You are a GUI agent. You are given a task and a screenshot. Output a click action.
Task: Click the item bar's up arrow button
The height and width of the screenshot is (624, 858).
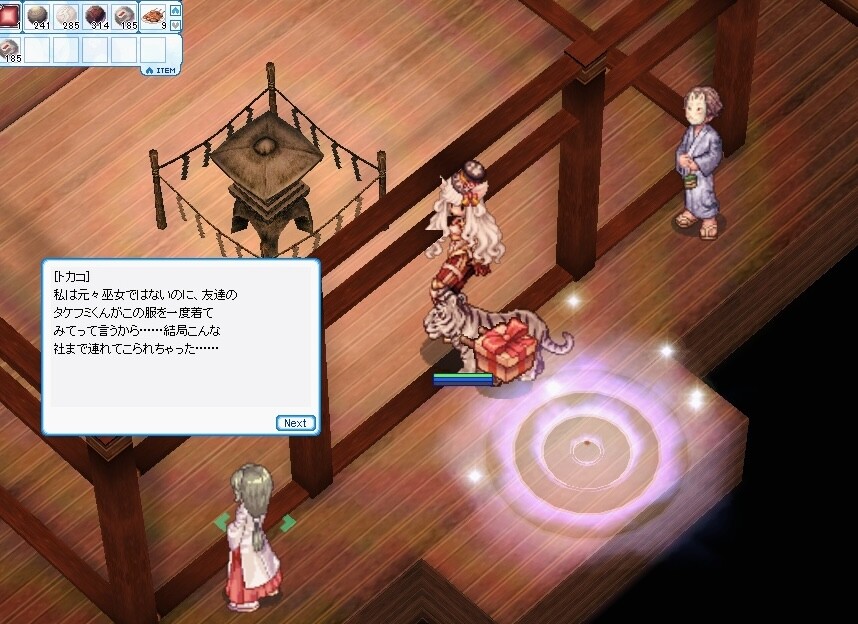click(x=176, y=9)
